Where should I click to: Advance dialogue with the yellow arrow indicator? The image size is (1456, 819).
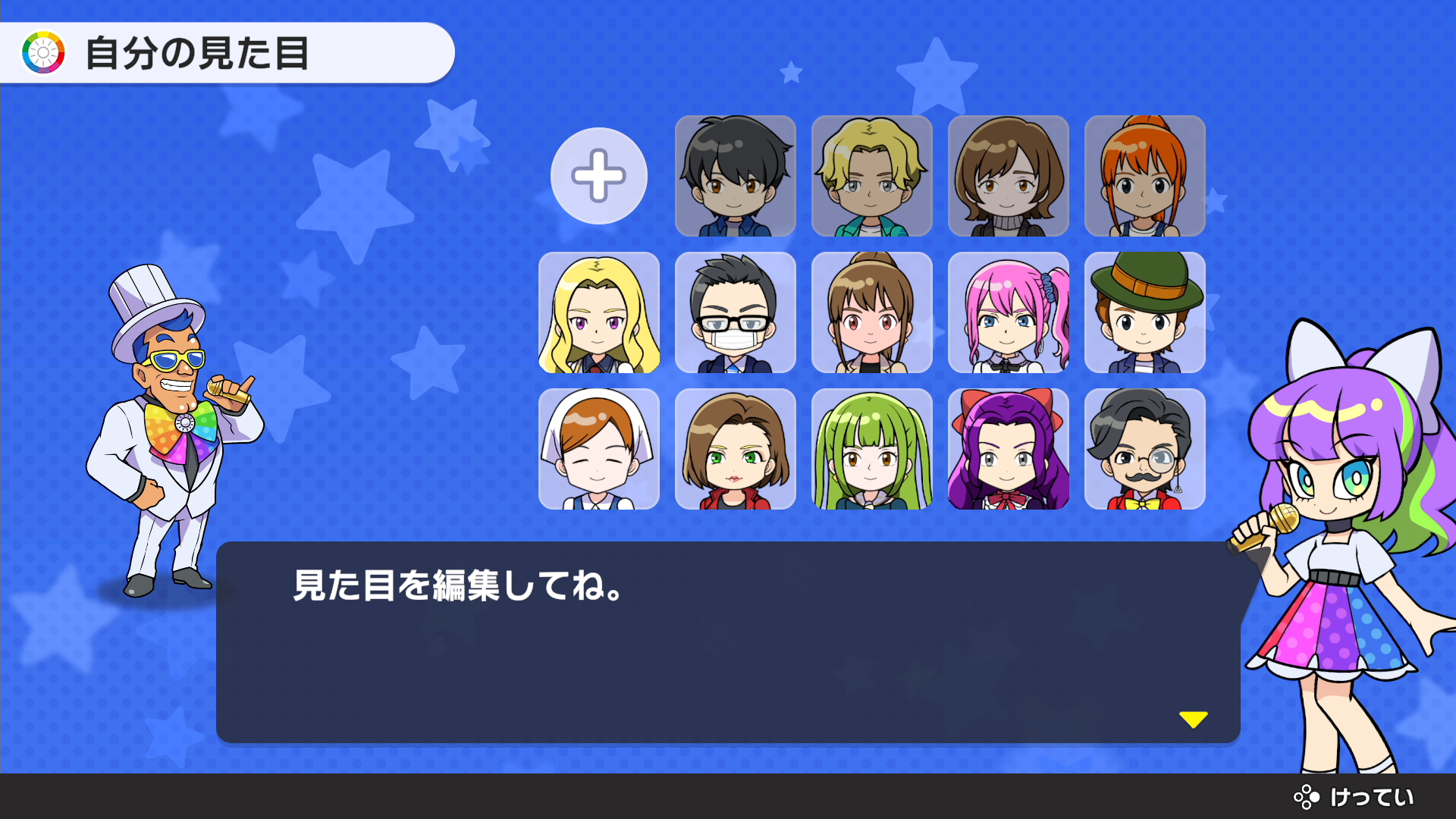[1193, 719]
